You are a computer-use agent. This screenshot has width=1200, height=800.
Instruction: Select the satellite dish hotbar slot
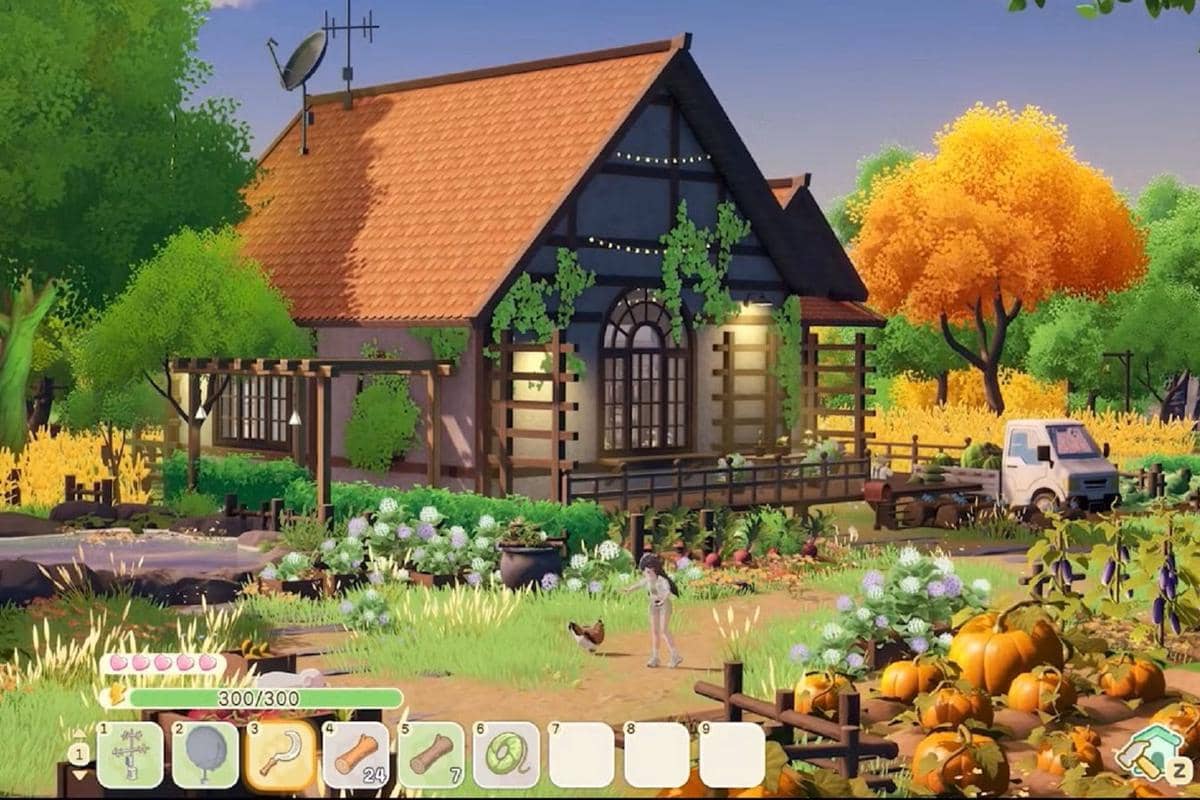205,755
